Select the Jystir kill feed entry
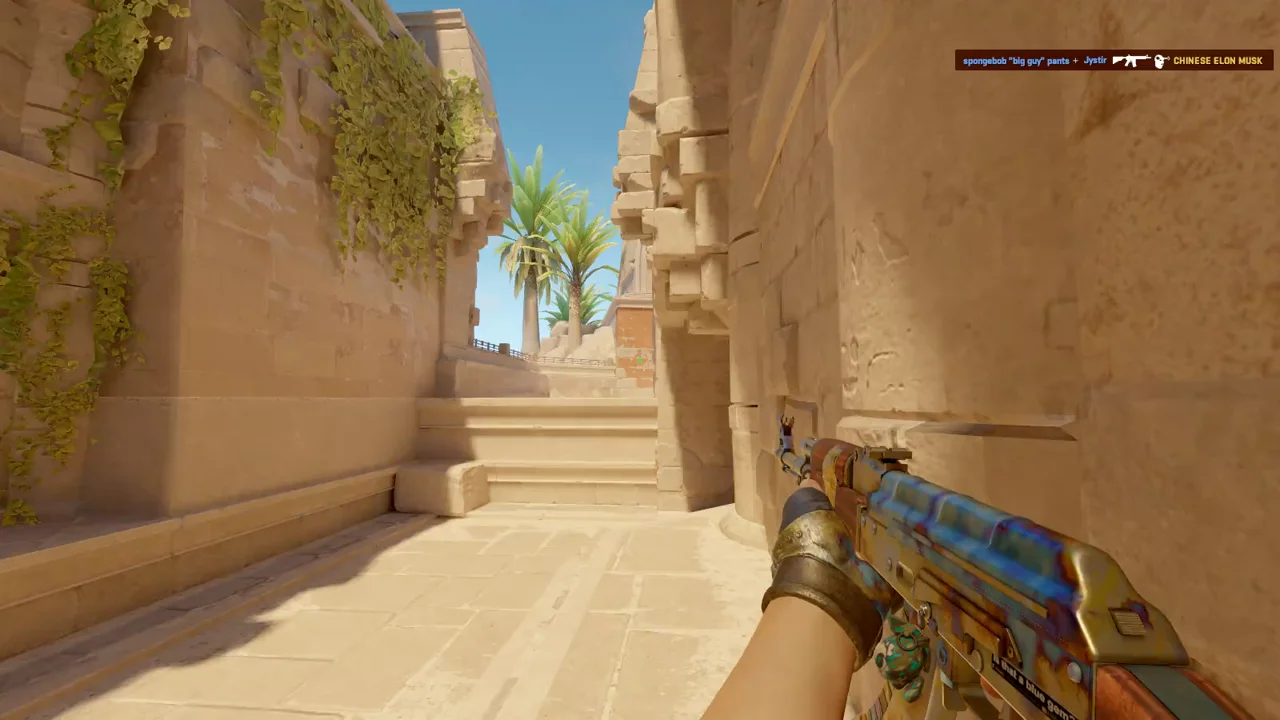 click(1094, 61)
